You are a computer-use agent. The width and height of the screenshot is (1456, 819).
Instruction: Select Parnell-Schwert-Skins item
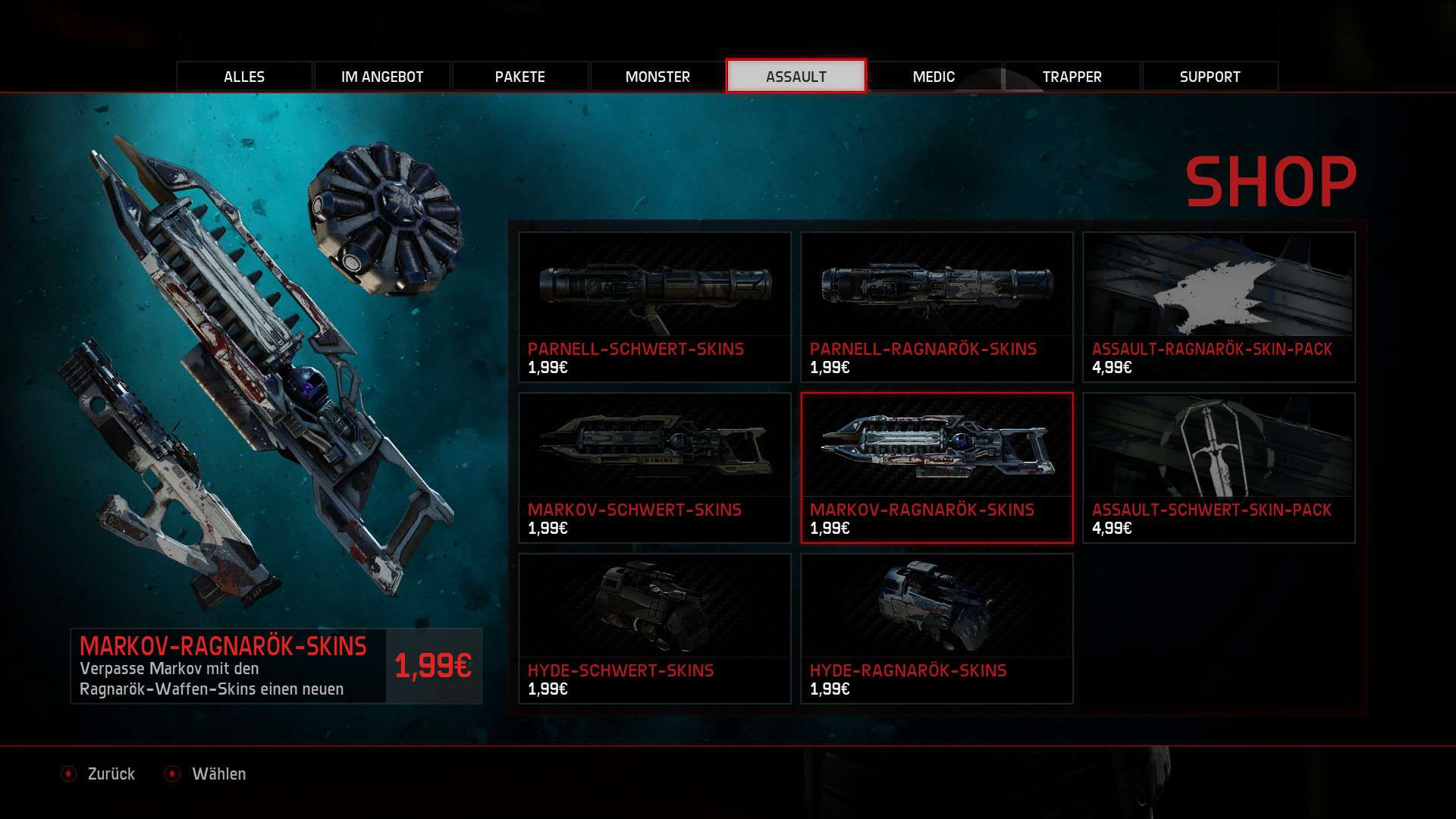(x=654, y=306)
